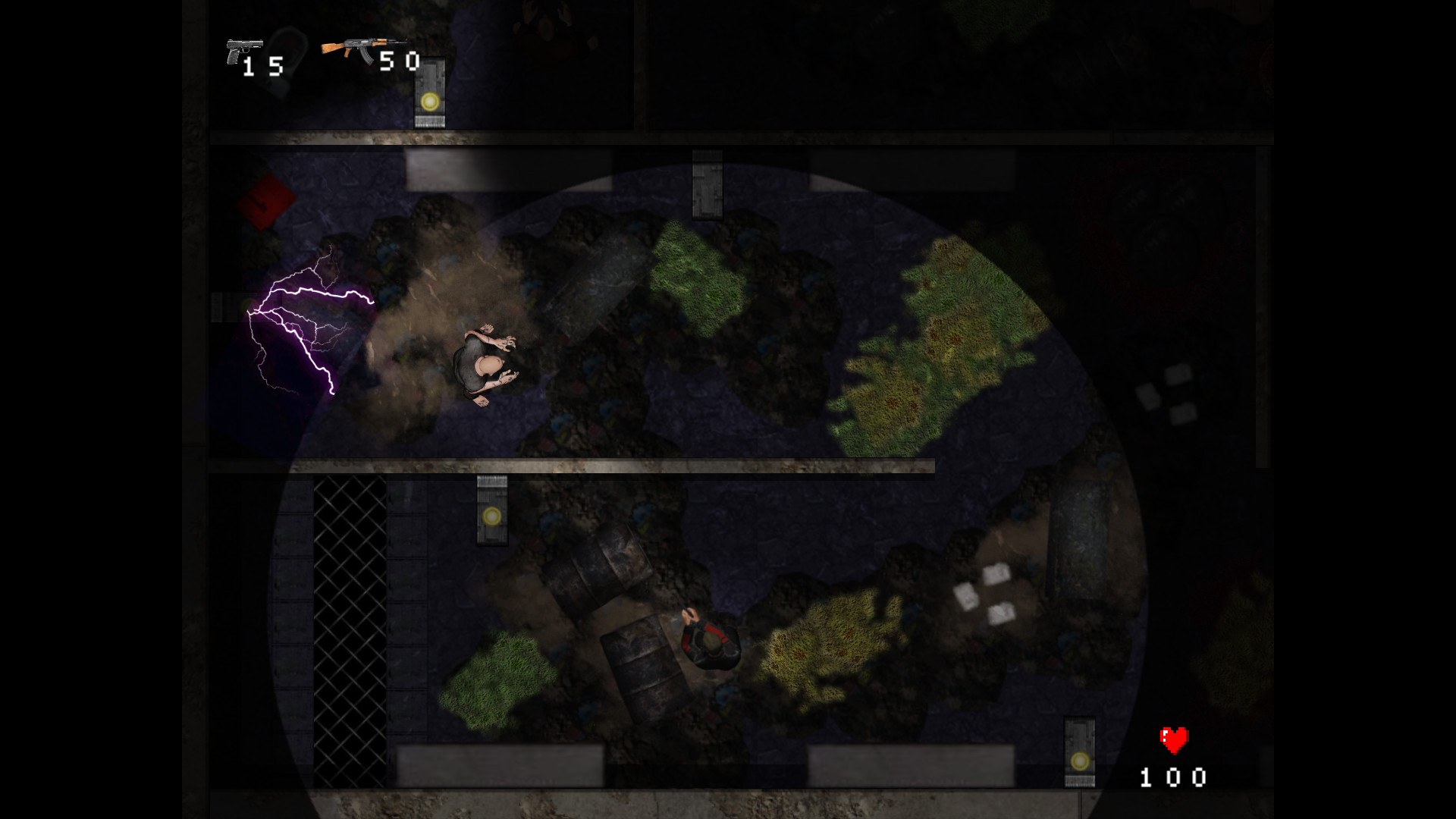Viewport: 1456px width, 819px height.
Task: Click the pistol ammo count reading 15
Action: [262, 64]
